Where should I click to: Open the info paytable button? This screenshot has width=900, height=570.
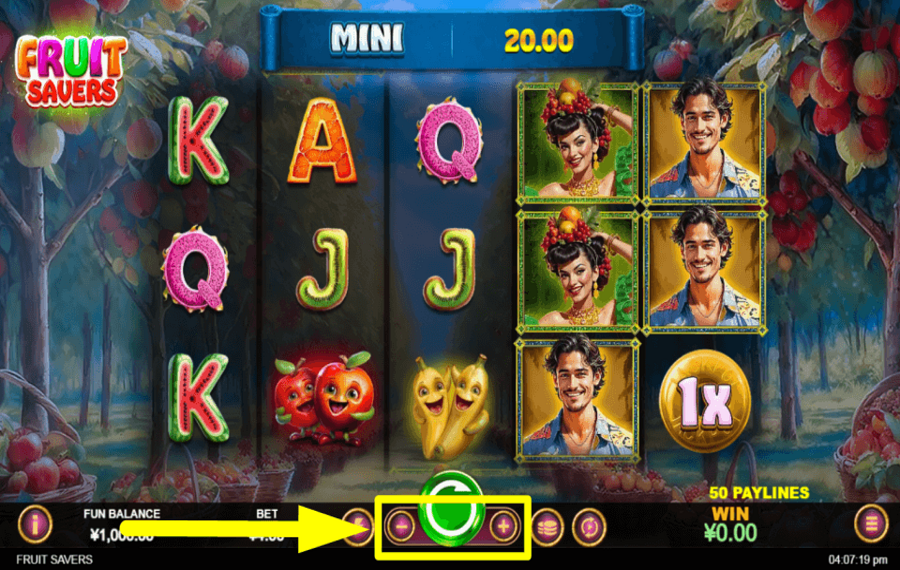[35, 524]
